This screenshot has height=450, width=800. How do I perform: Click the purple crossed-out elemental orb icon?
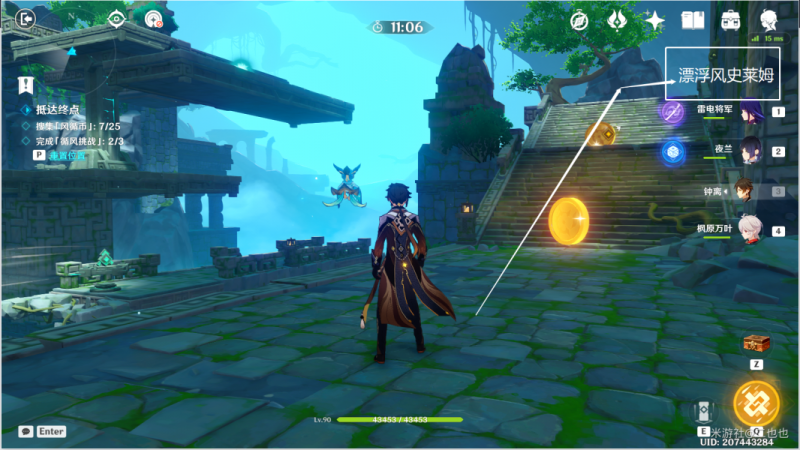(671, 111)
